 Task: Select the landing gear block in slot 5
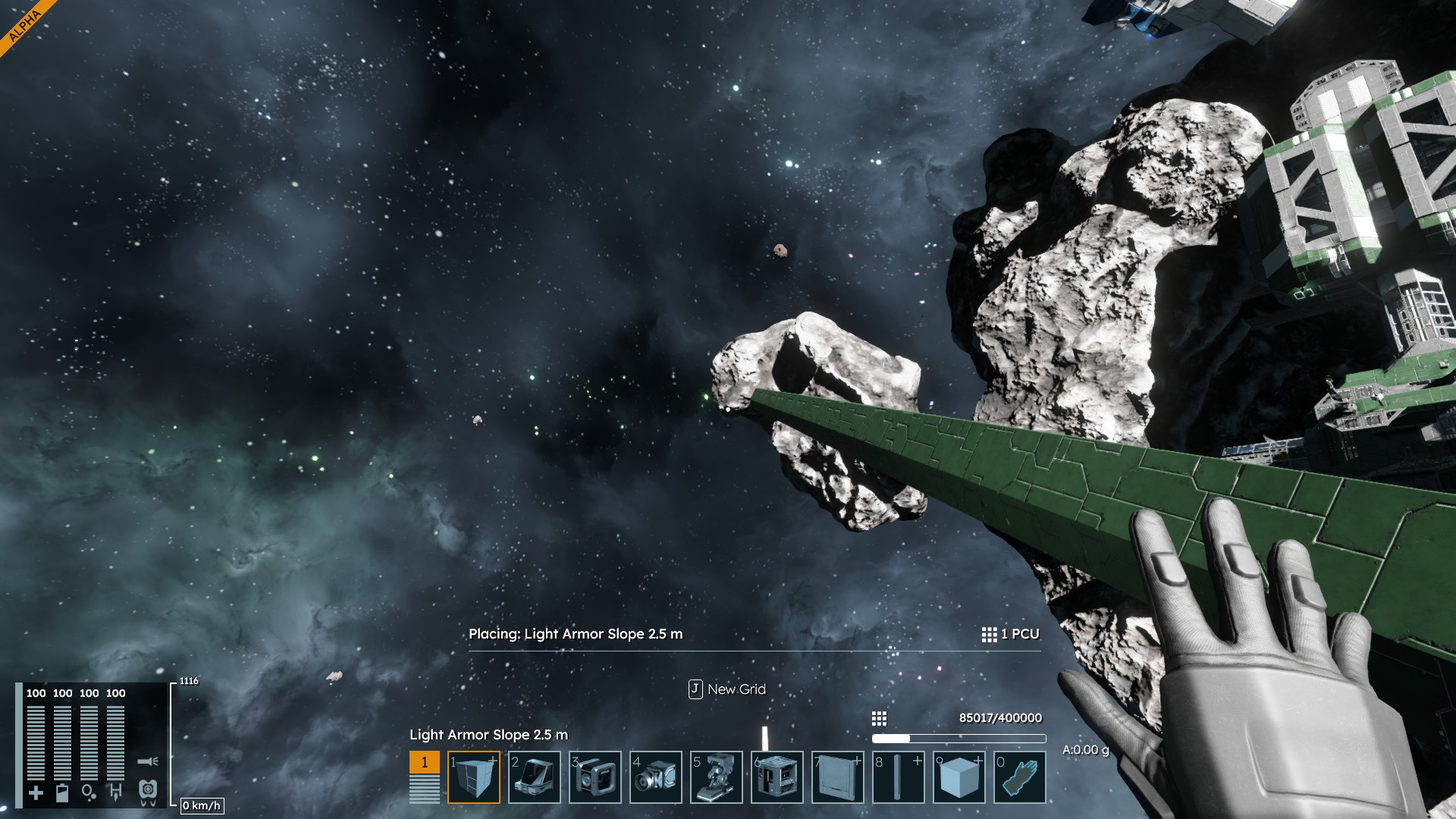click(x=717, y=777)
